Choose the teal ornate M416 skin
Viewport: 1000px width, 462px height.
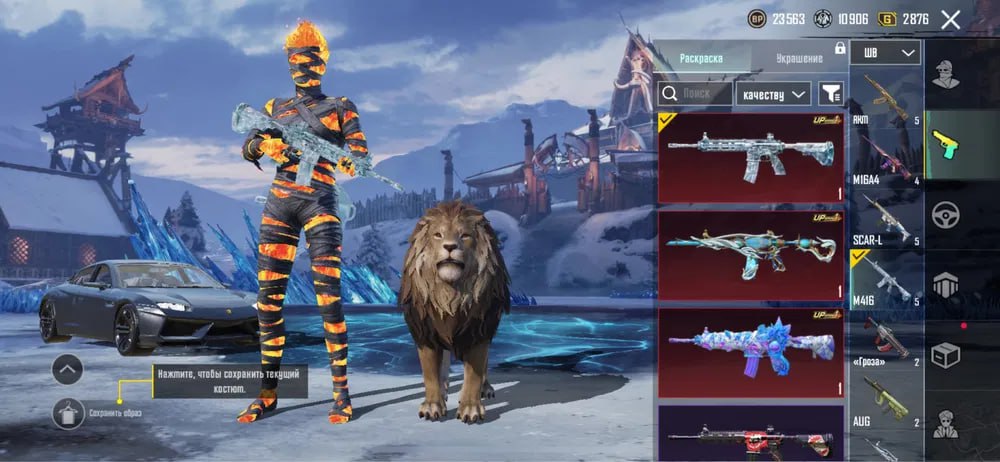coord(750,255)
